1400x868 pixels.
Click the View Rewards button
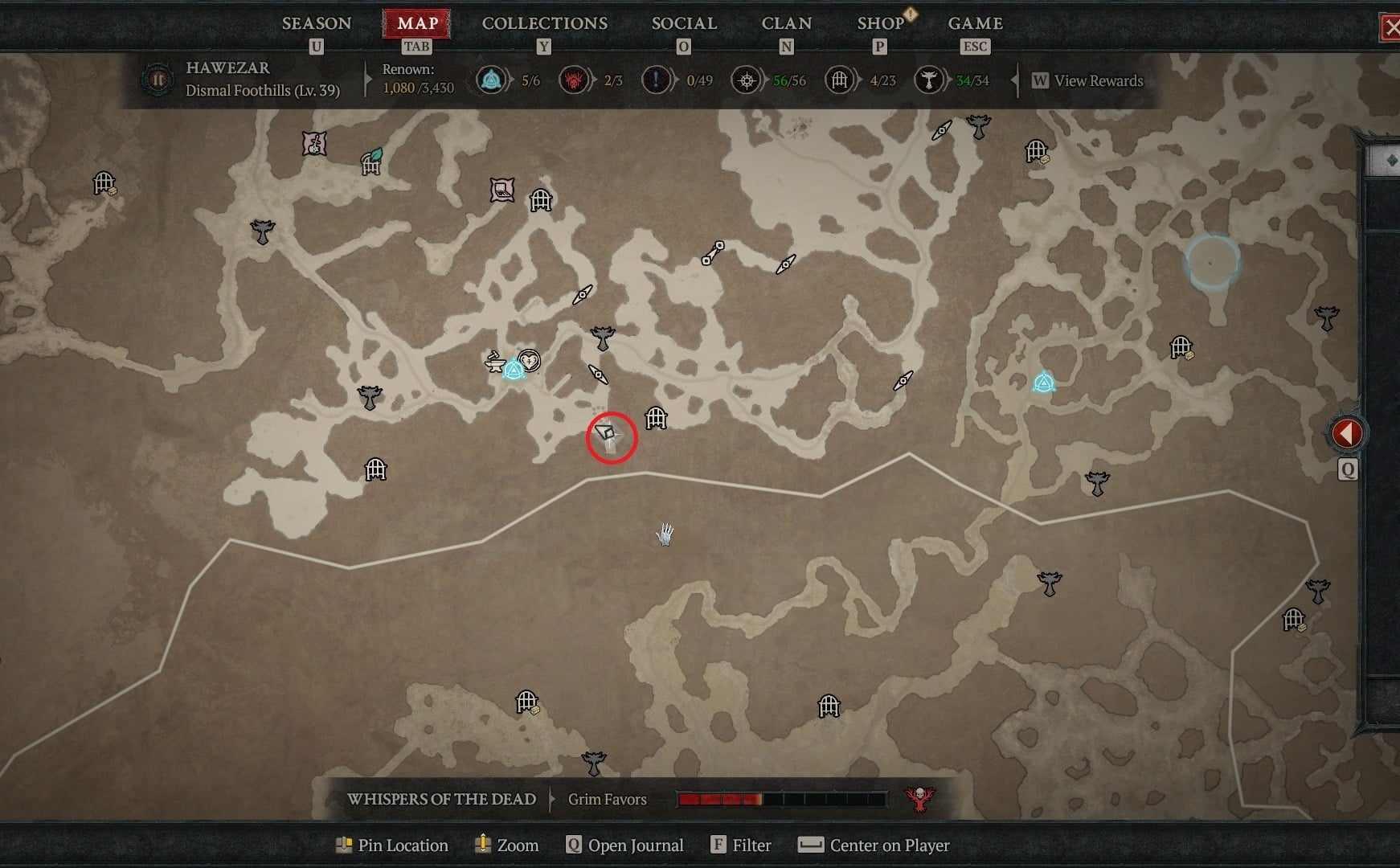(x=1088, y=81)
